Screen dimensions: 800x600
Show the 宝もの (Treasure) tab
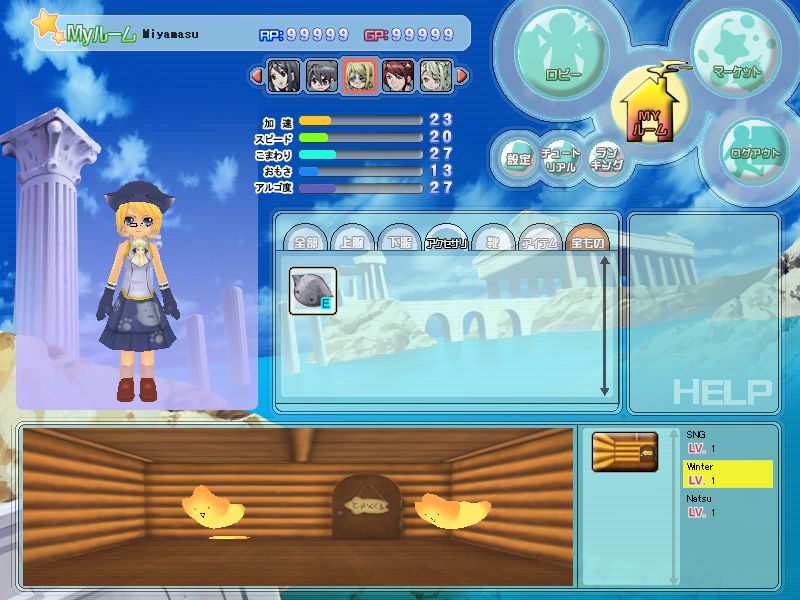click(x=586, y=241)
